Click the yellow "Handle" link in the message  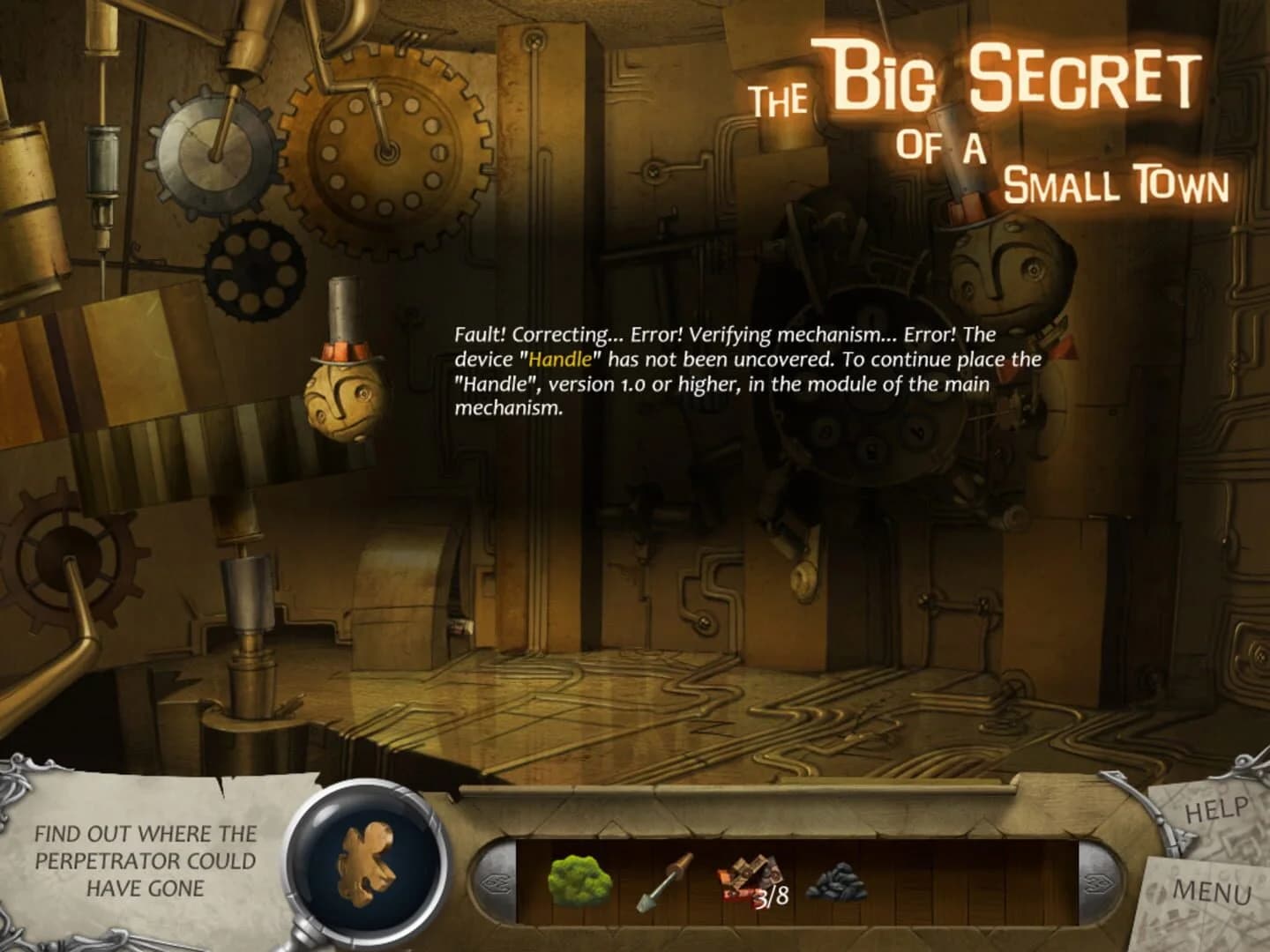click(x=561, y=359)
